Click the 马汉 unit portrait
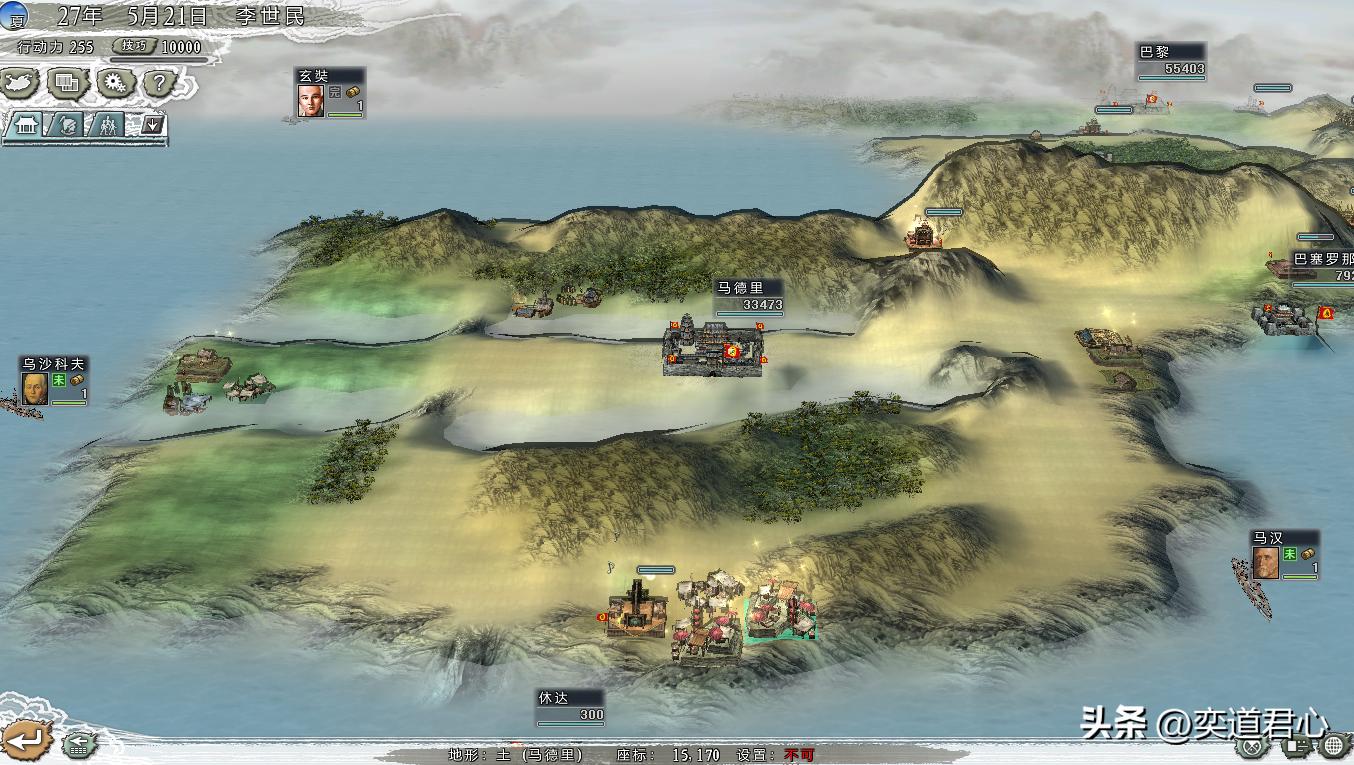Viewport: 1354px width, 765px height. coord(1264,562)
